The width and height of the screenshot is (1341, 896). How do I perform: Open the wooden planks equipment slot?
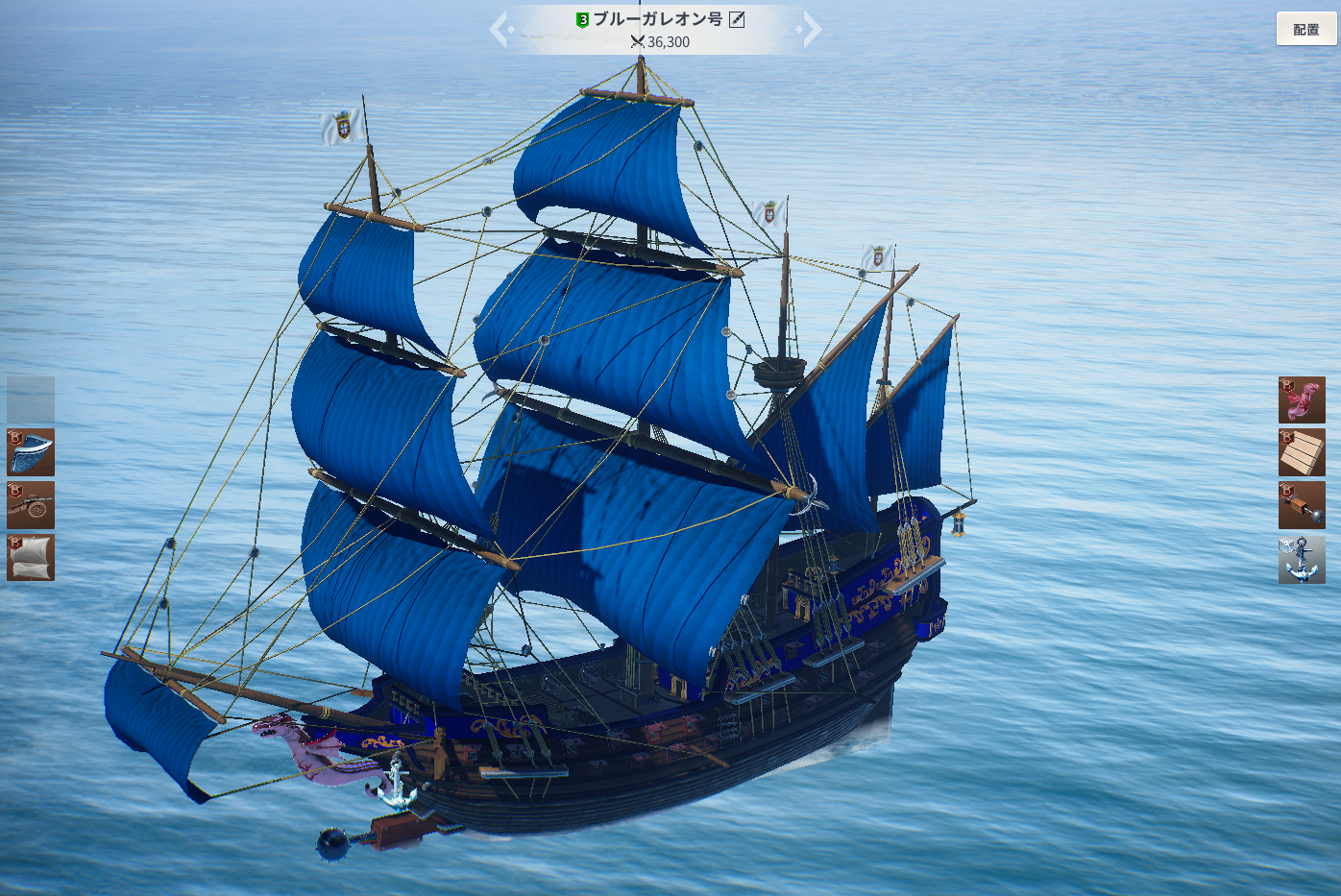1302,452
